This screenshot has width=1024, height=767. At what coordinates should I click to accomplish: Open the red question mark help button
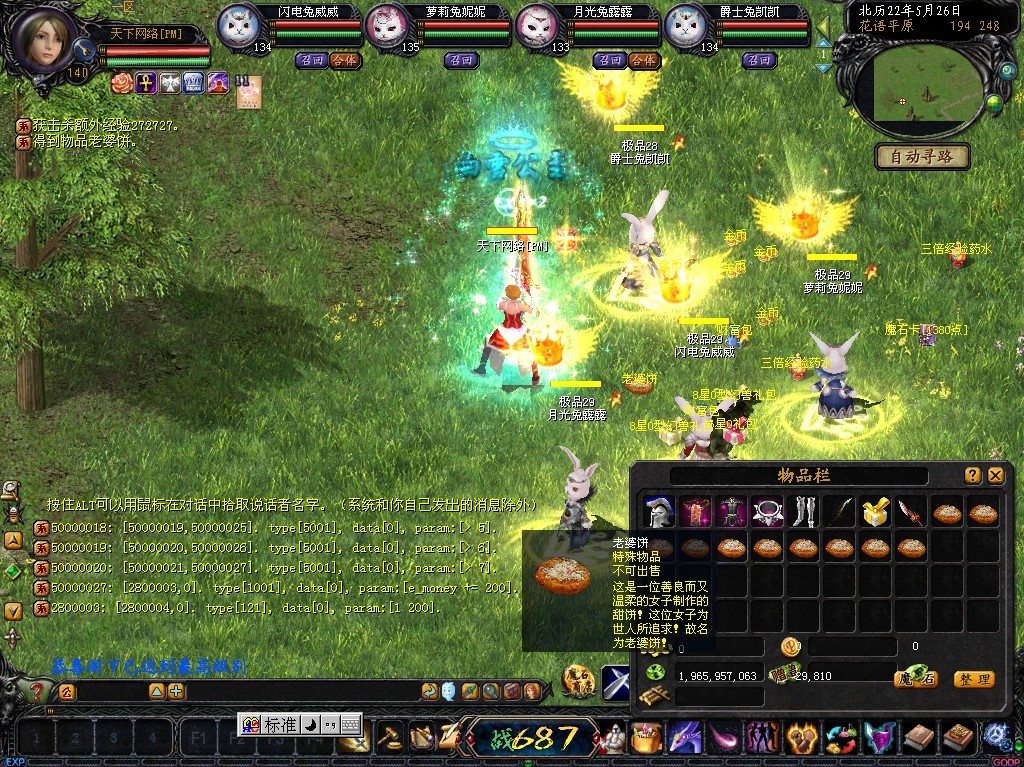pyautogui.click(x=36, y=691)
